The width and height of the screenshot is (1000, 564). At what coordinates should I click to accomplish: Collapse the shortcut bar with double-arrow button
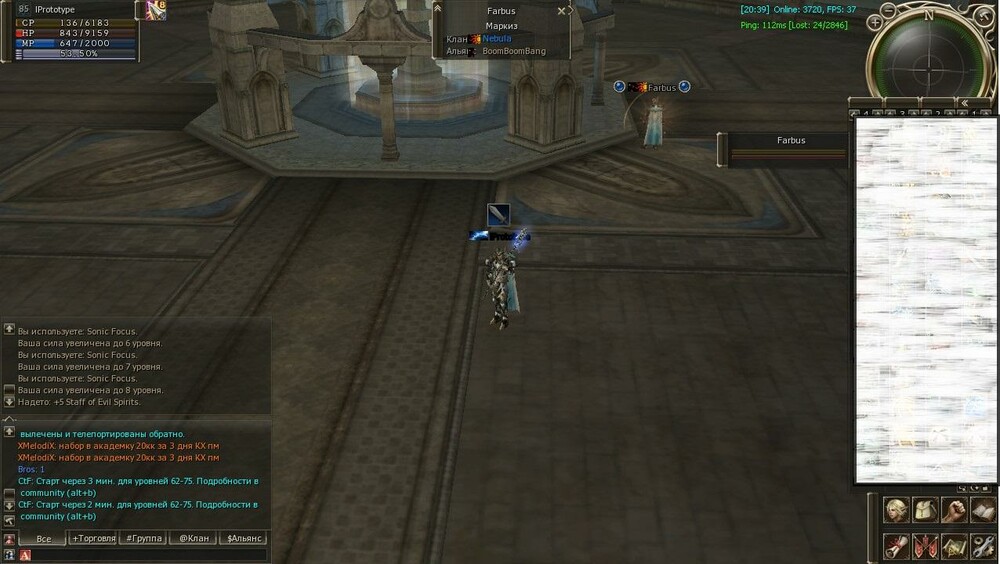[x=962, y=102]
